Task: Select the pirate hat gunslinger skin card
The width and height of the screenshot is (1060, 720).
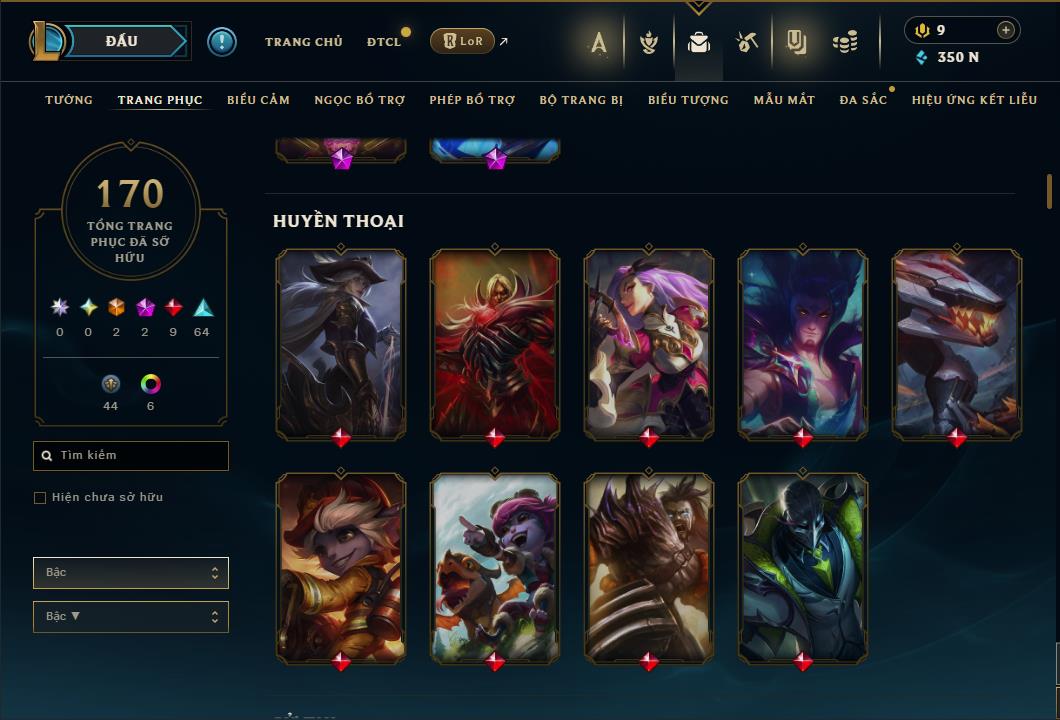Action: (x=341, y=343)
